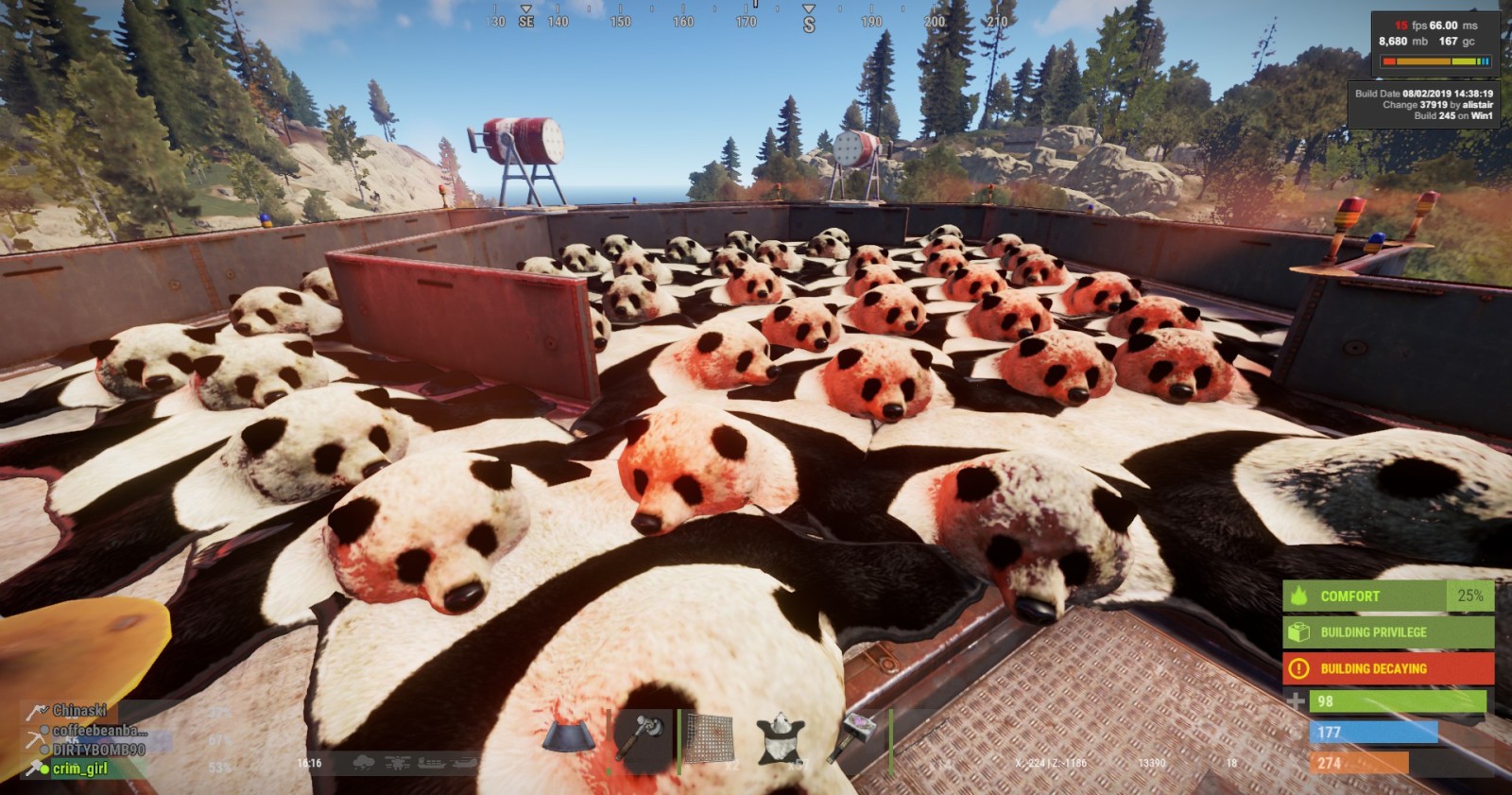Click the Comfort status indicator
Image resolution: width=1512 pixels, height=795 pixels.
(x=1387, y=596)
